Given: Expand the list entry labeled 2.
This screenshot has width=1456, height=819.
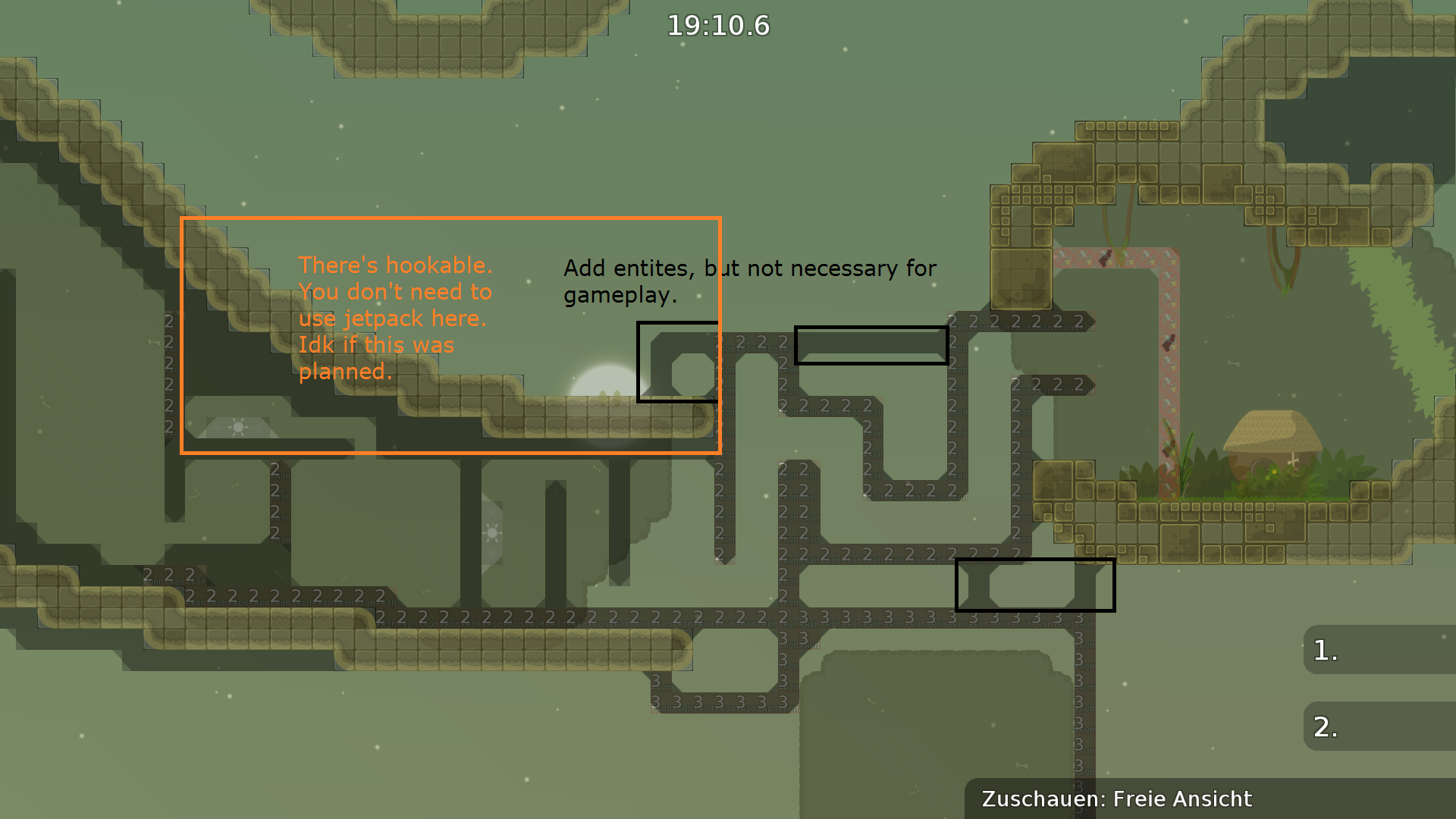Looking at the screenshot, I should (x=1380, y=726).
